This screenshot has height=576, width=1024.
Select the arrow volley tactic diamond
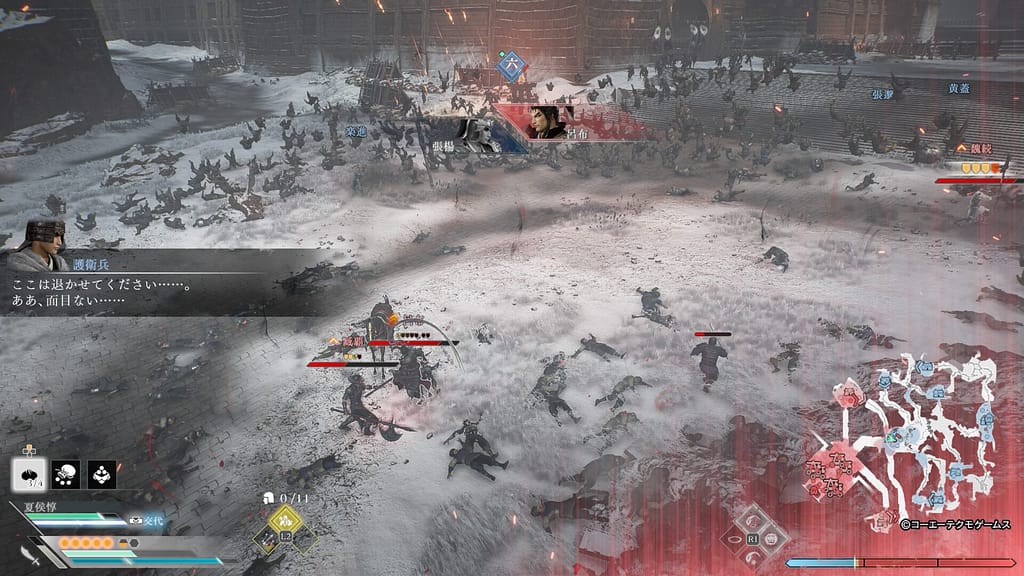pyautogui.click(x=266, y=539)
